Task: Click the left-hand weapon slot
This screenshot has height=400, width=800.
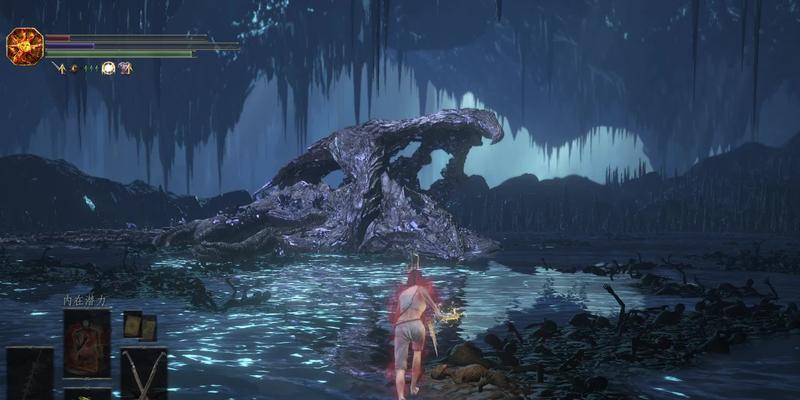Action: tap(30, 373)
